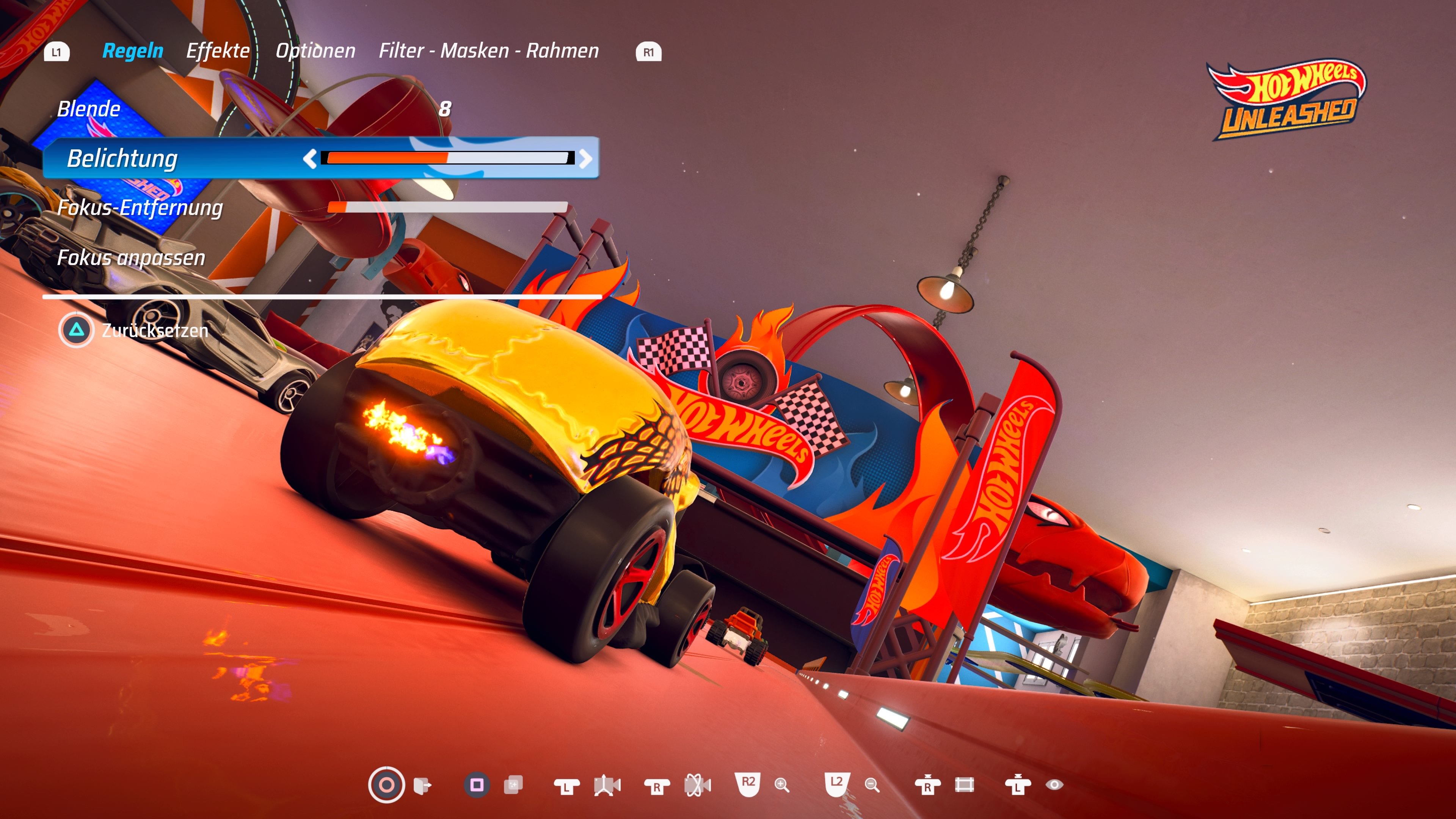The height and width of the screenshot is (819, 1456).
Task: Open the Optionen tab
Action: [315, 50]
